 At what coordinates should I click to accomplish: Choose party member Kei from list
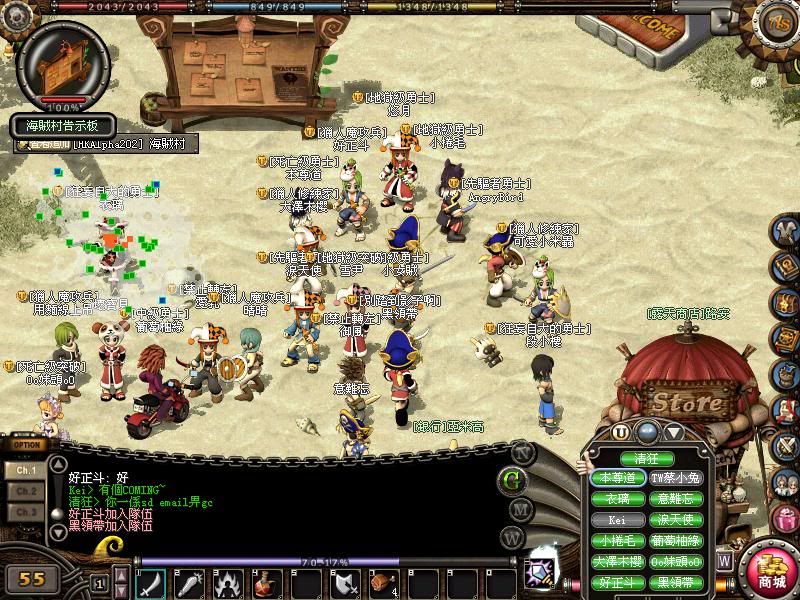tap(617, 520)
